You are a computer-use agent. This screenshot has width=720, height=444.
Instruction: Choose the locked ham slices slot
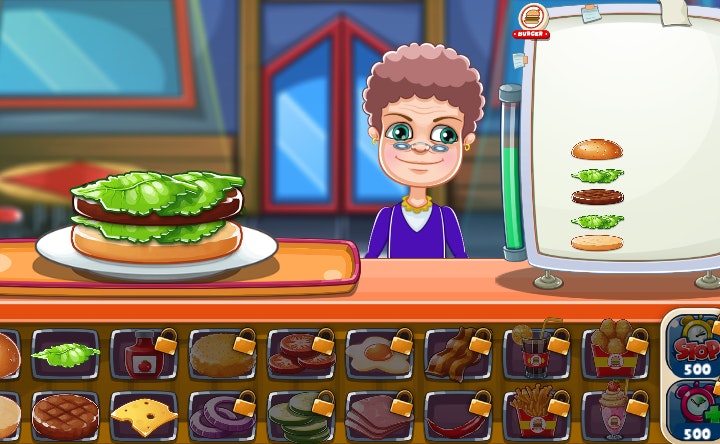(x=380, y=415)
